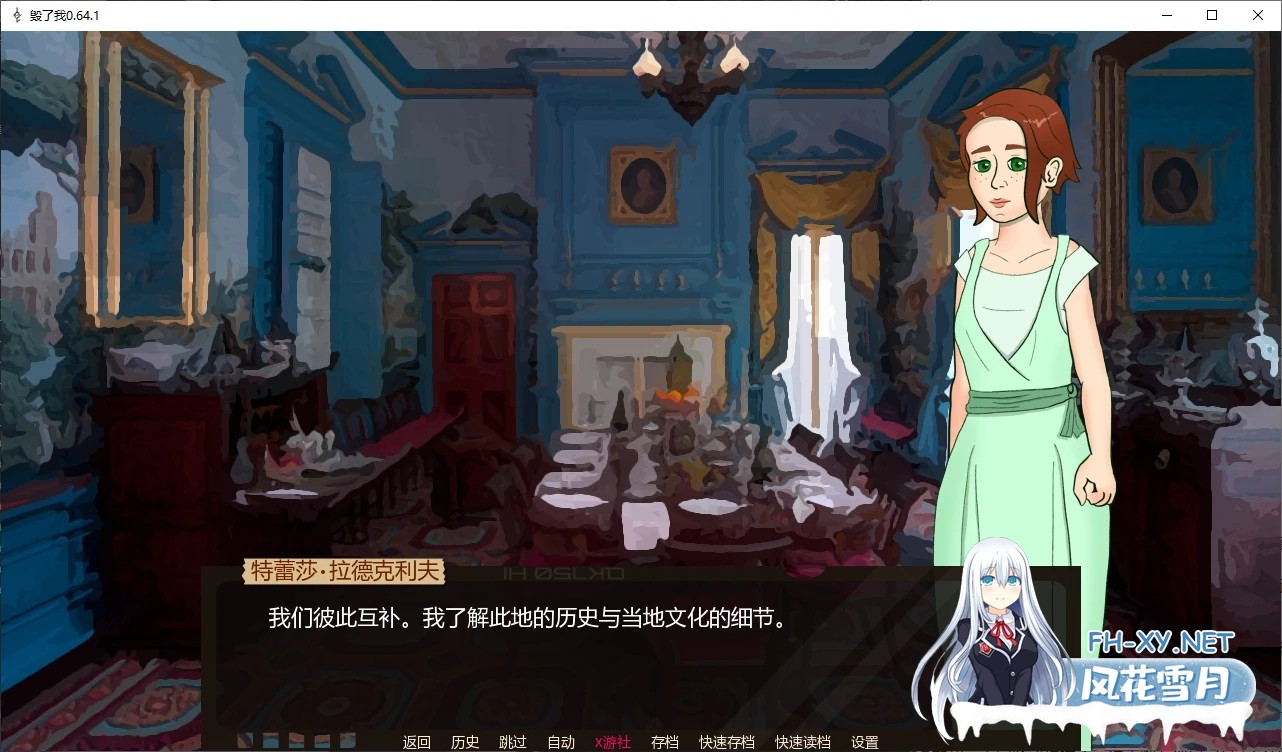
Task: Open the X游社 community link
Action: click(x=612, y=742)
